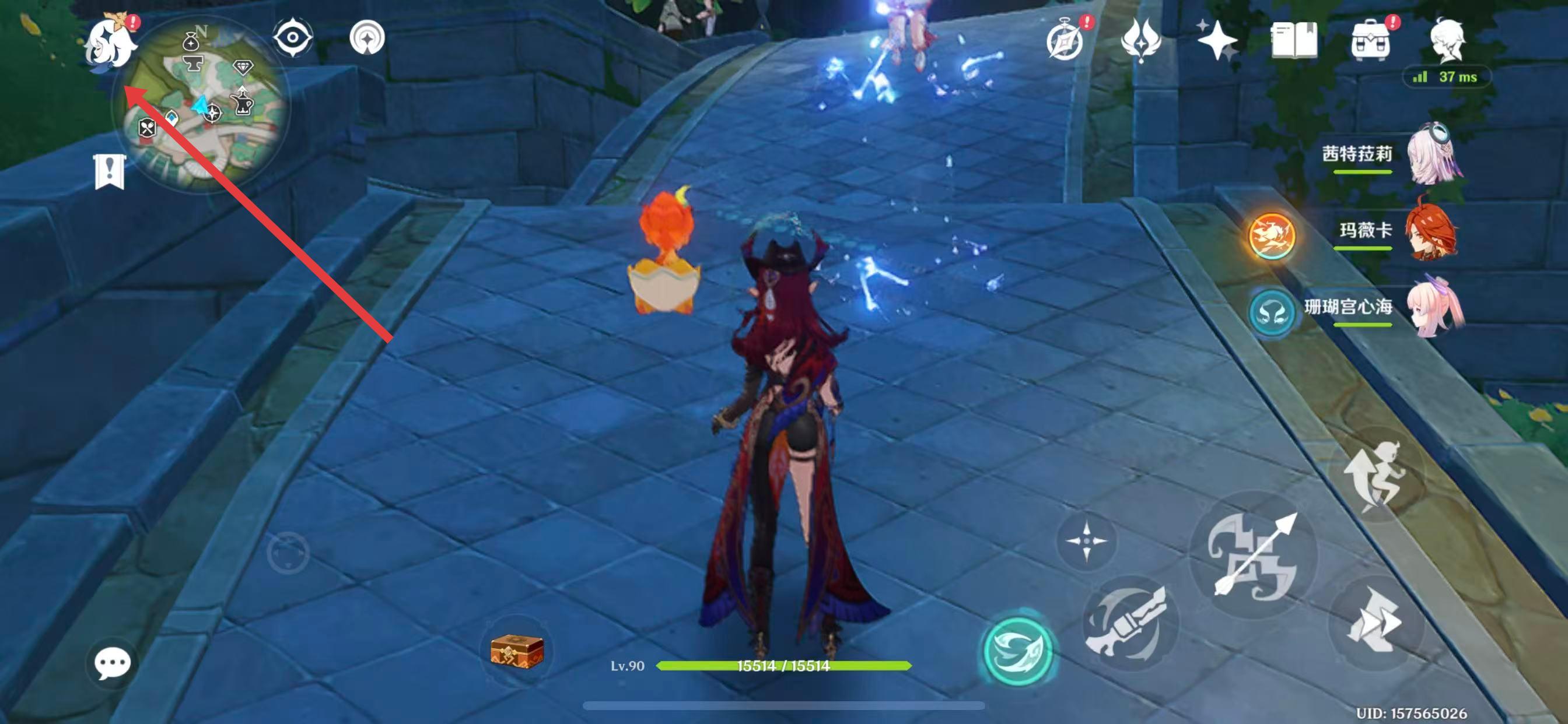Open the compass adventure guide icon
Viewport: 1568px width, 724px height.
(1065, 40)
